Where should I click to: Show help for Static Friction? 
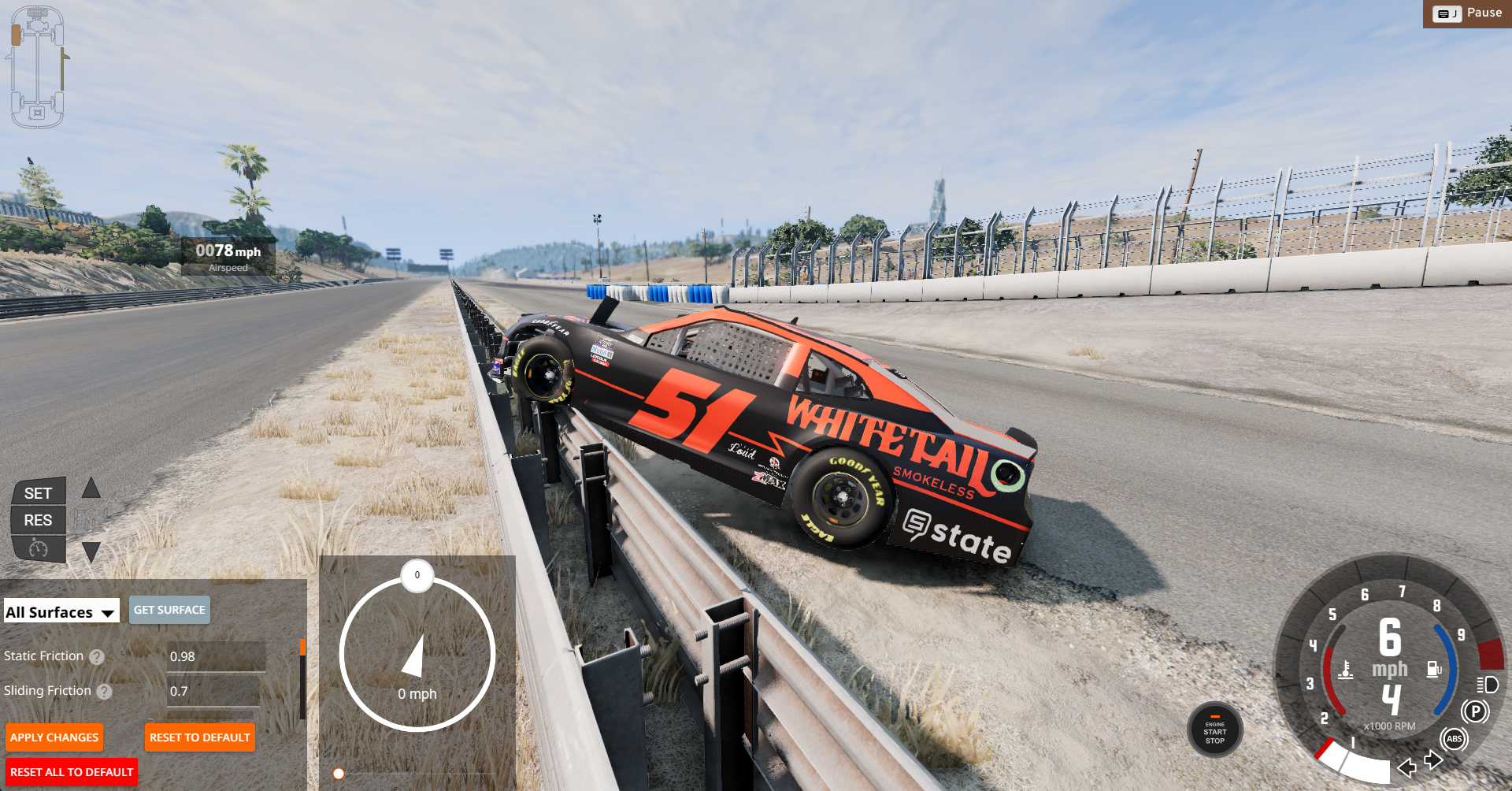97,657
